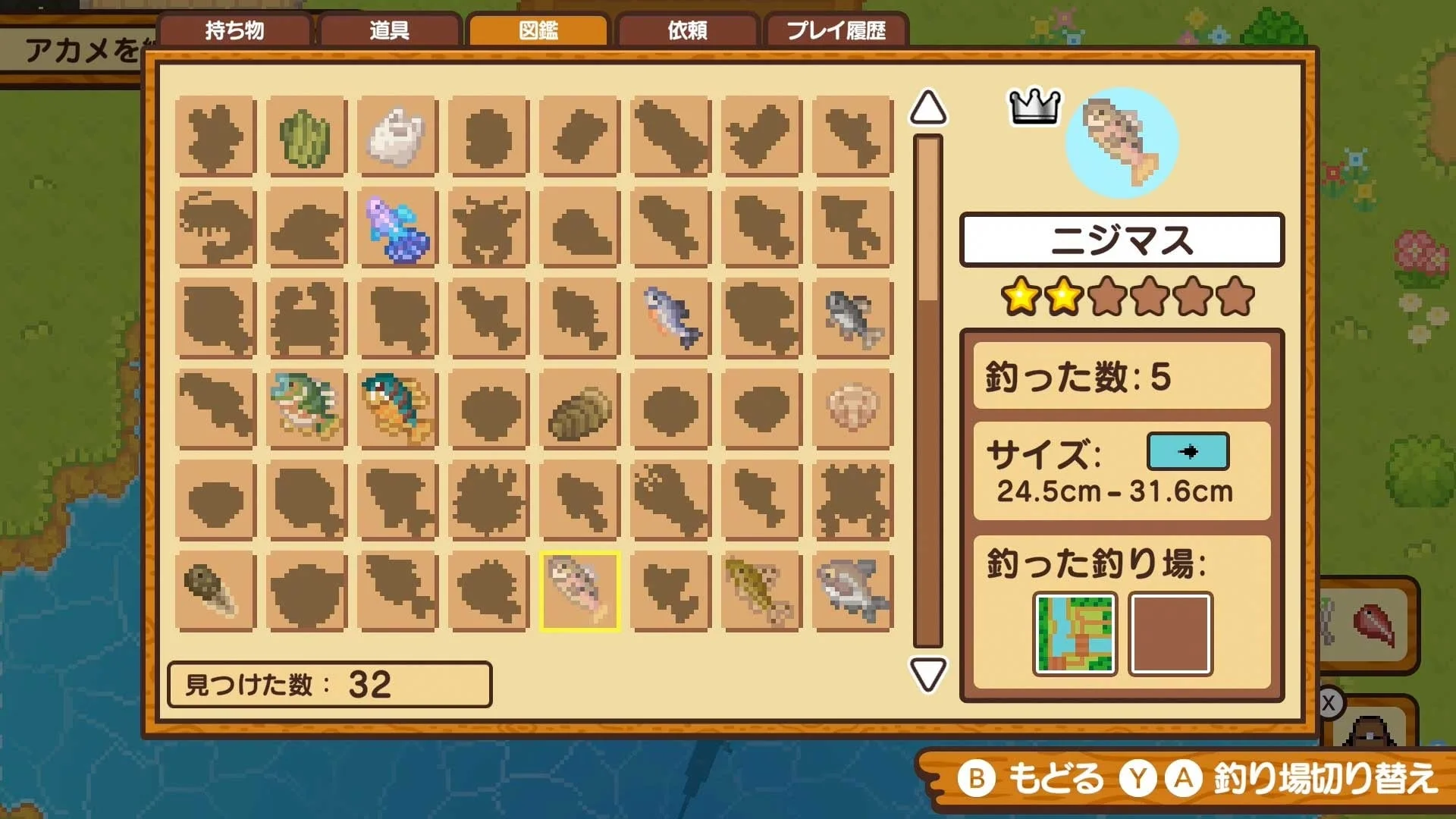
Task: Toggle the empty fishing spot slot
Action: (x=1172, y=633)
